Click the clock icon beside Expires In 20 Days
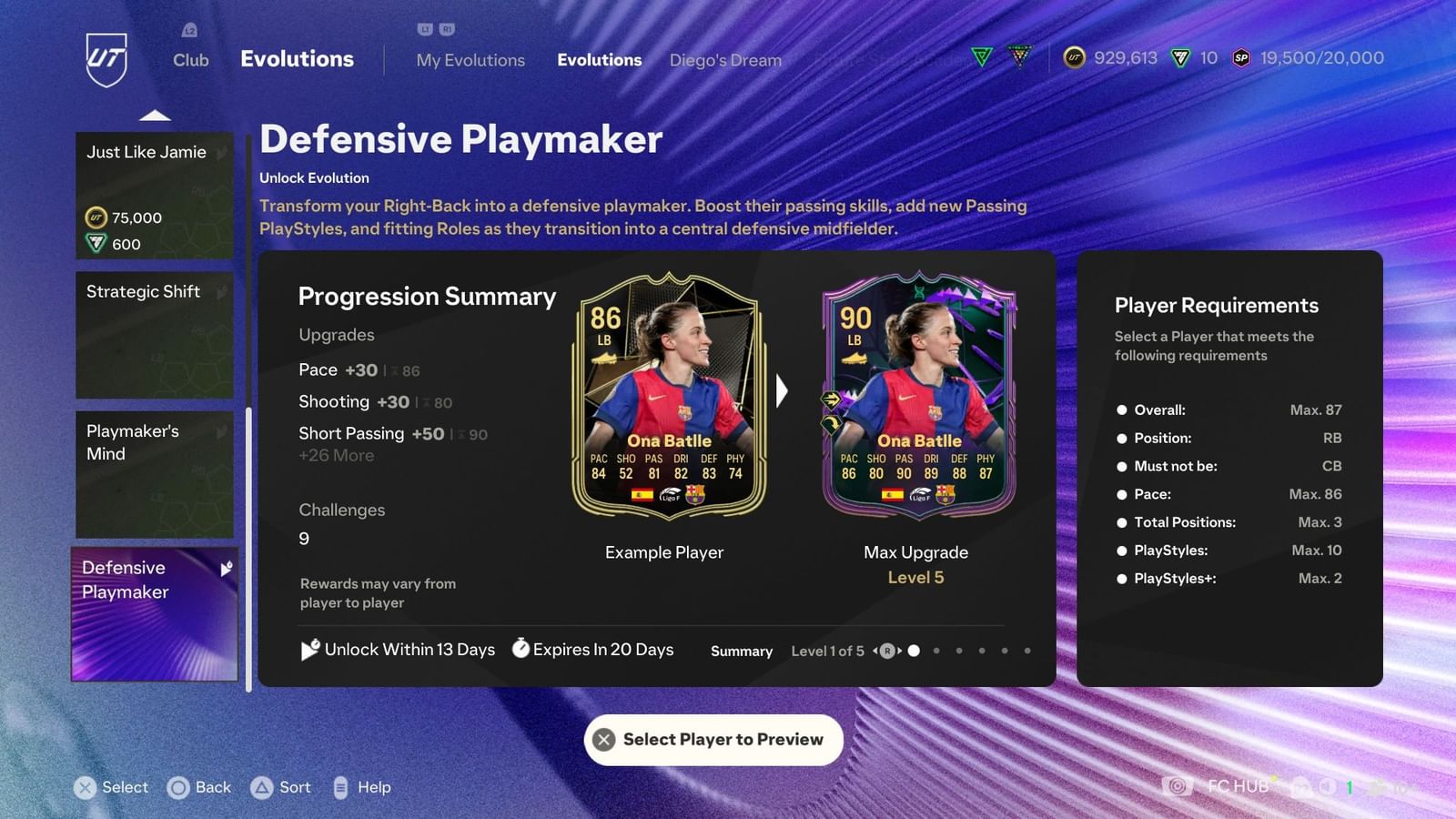The height and width of the screenshot is (819, 1456). tap(521, 649)
